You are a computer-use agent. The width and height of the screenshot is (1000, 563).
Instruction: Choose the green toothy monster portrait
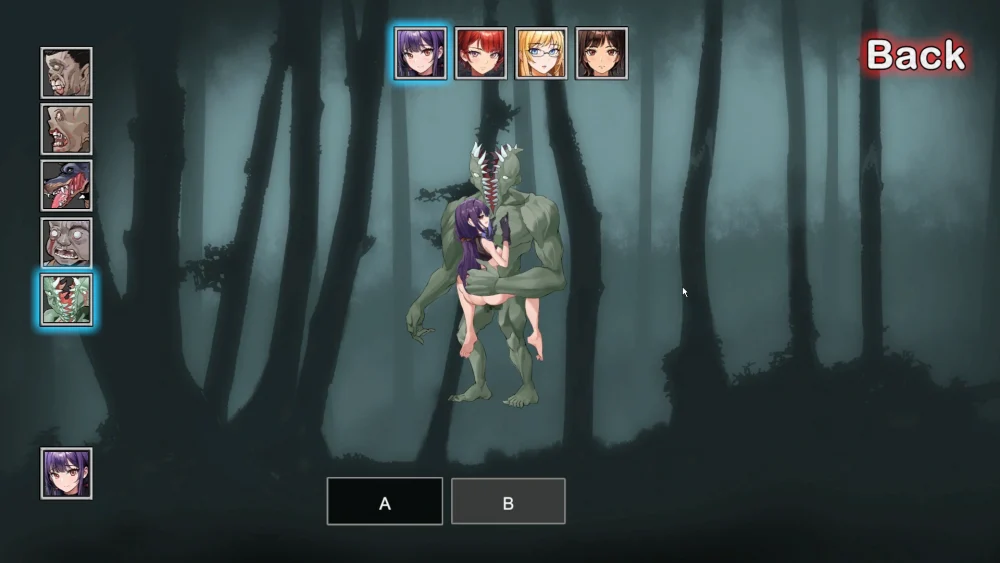67,299
